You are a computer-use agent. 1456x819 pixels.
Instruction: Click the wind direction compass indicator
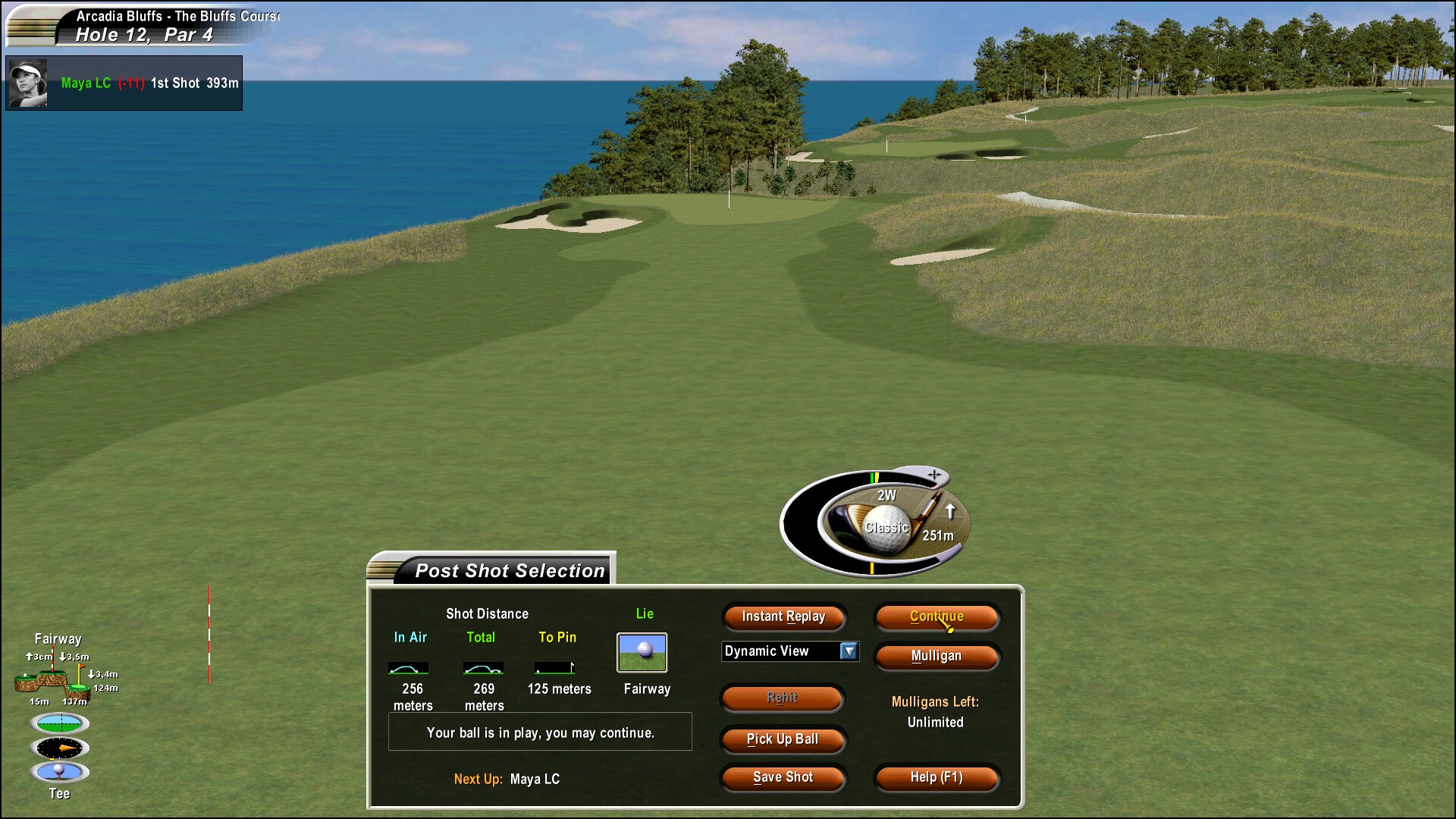point(59,748)
